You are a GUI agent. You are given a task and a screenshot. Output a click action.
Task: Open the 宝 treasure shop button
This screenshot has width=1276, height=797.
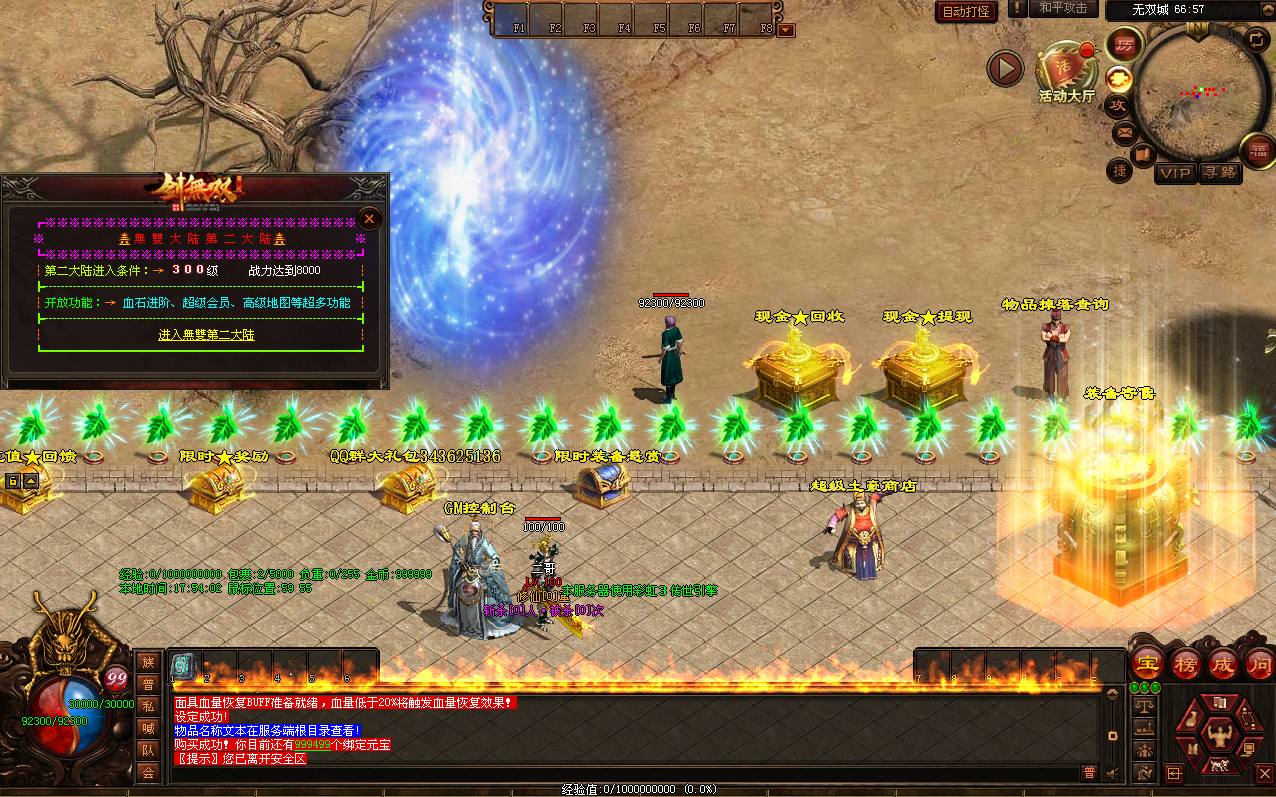click(1146, 663)
